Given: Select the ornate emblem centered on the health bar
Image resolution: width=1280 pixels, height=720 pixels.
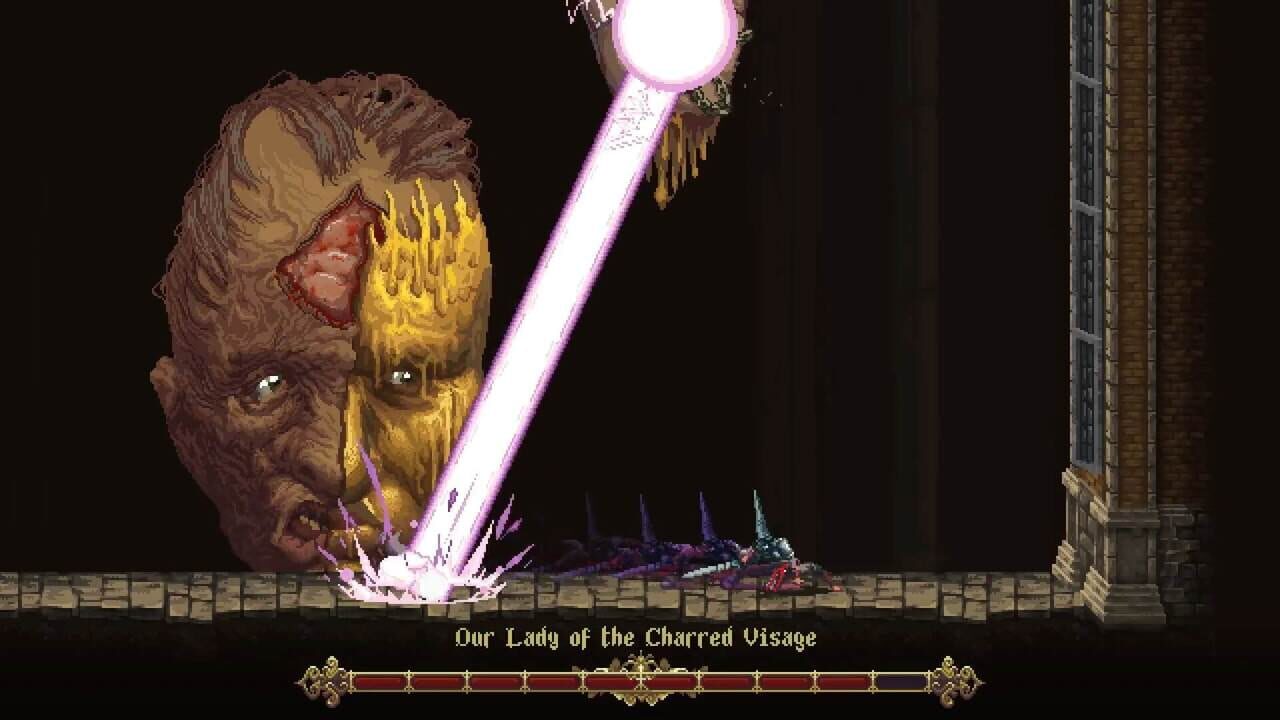Looking at the screenshot, I should pyautogui.click(x=640, y=680).
